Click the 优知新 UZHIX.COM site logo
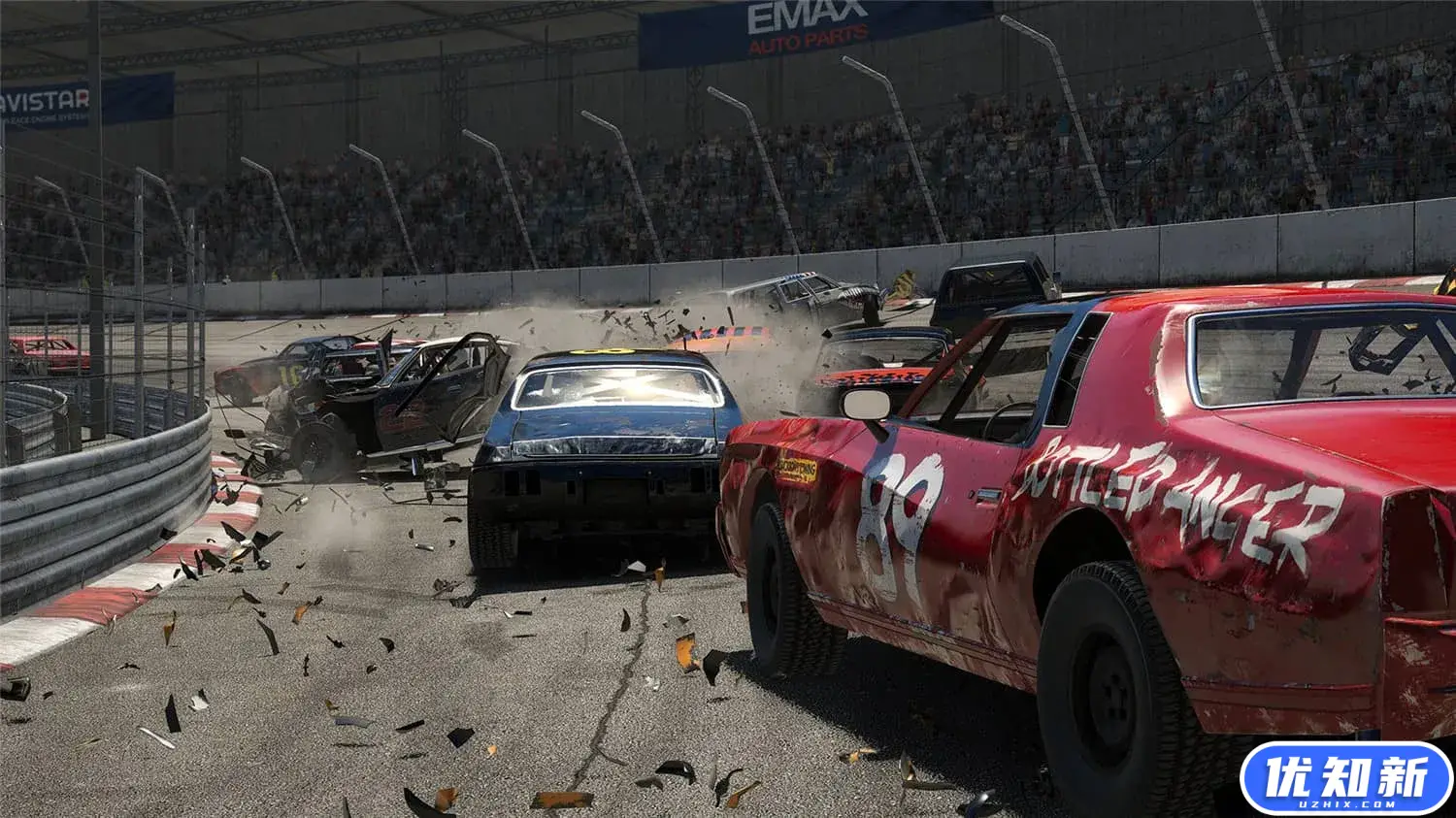Image resolution: width=1456 pixels, height=818 pixels. 1345,778
